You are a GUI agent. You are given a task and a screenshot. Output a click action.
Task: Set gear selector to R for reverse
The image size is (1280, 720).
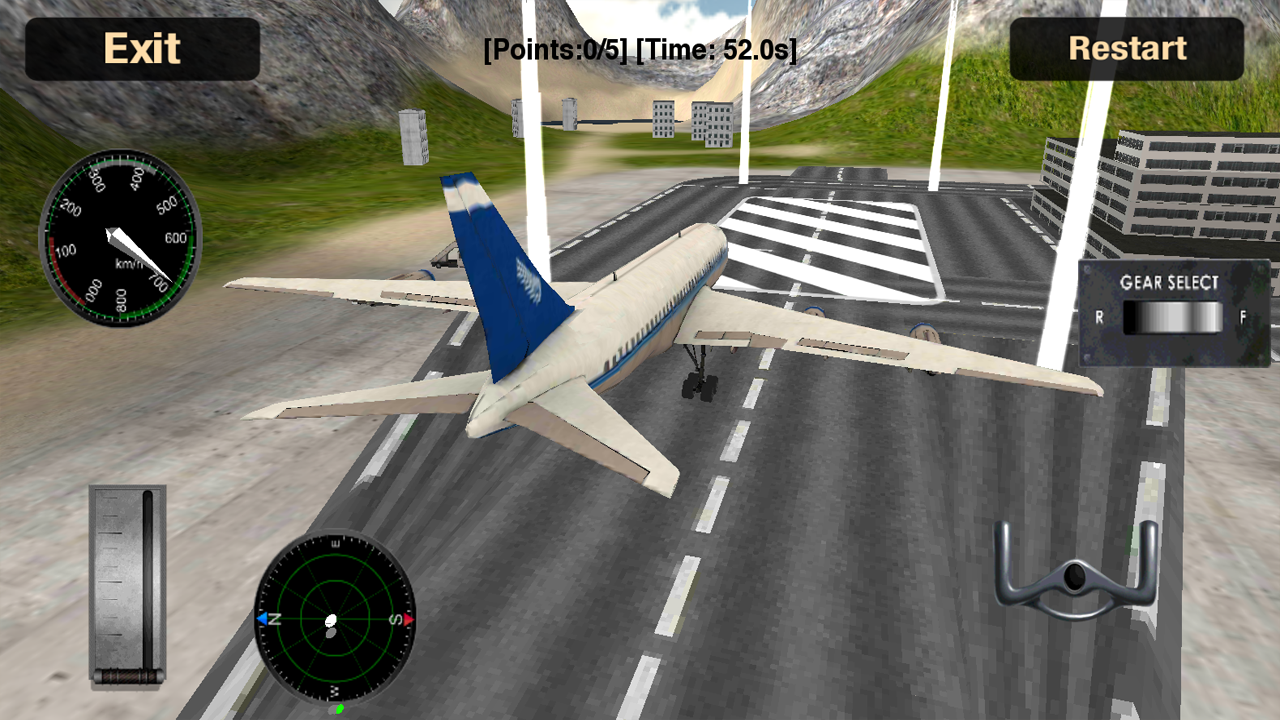1100,316
